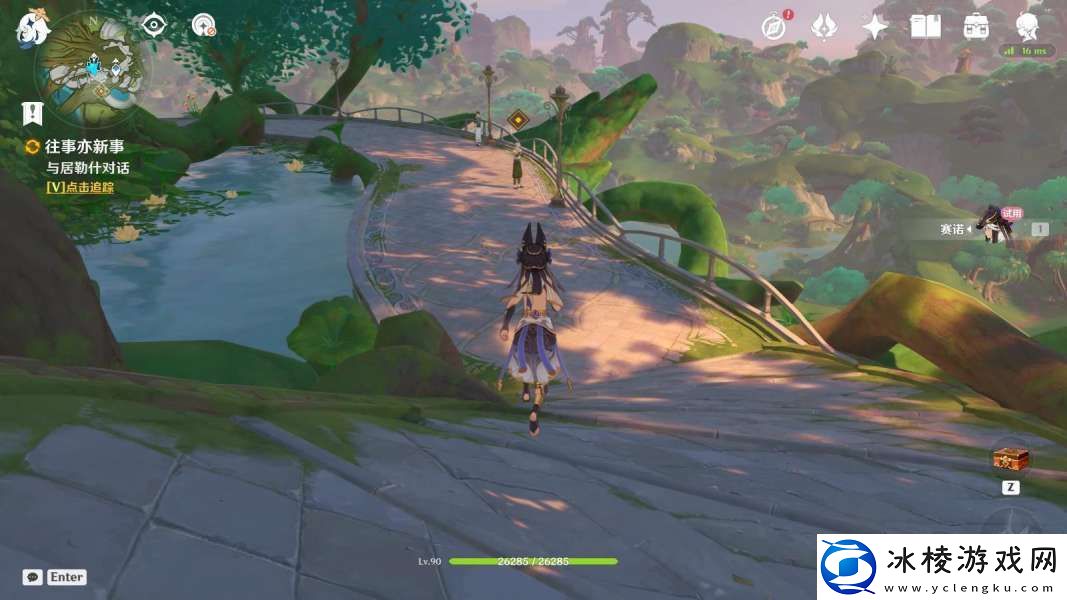Screen dimensions: 1067x600
Task: Toggle the eye-shaped elemental sight icon
Action: (x=153, y=25)
